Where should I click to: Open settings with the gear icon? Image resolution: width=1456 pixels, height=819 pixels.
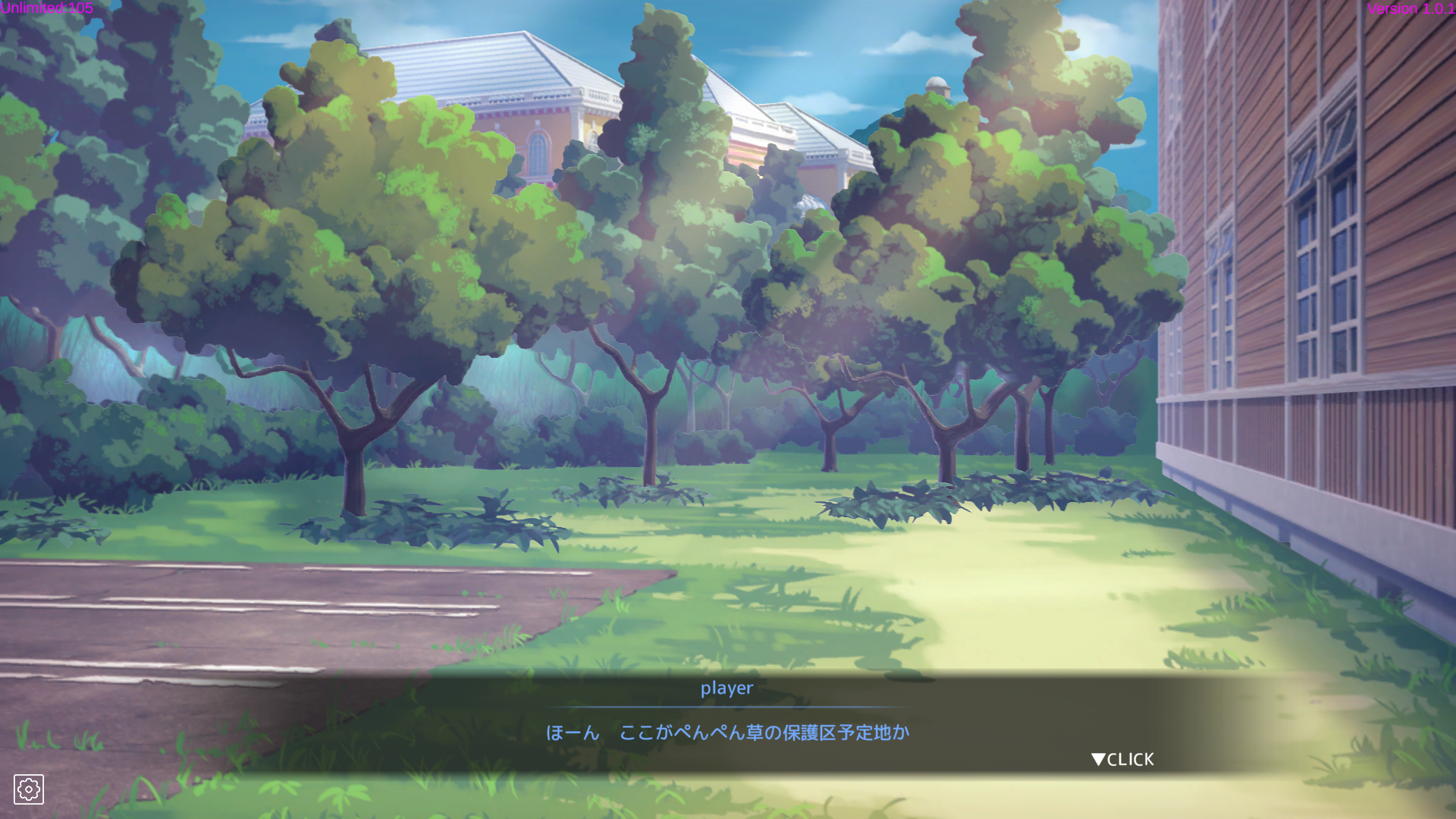click(29, 789)
